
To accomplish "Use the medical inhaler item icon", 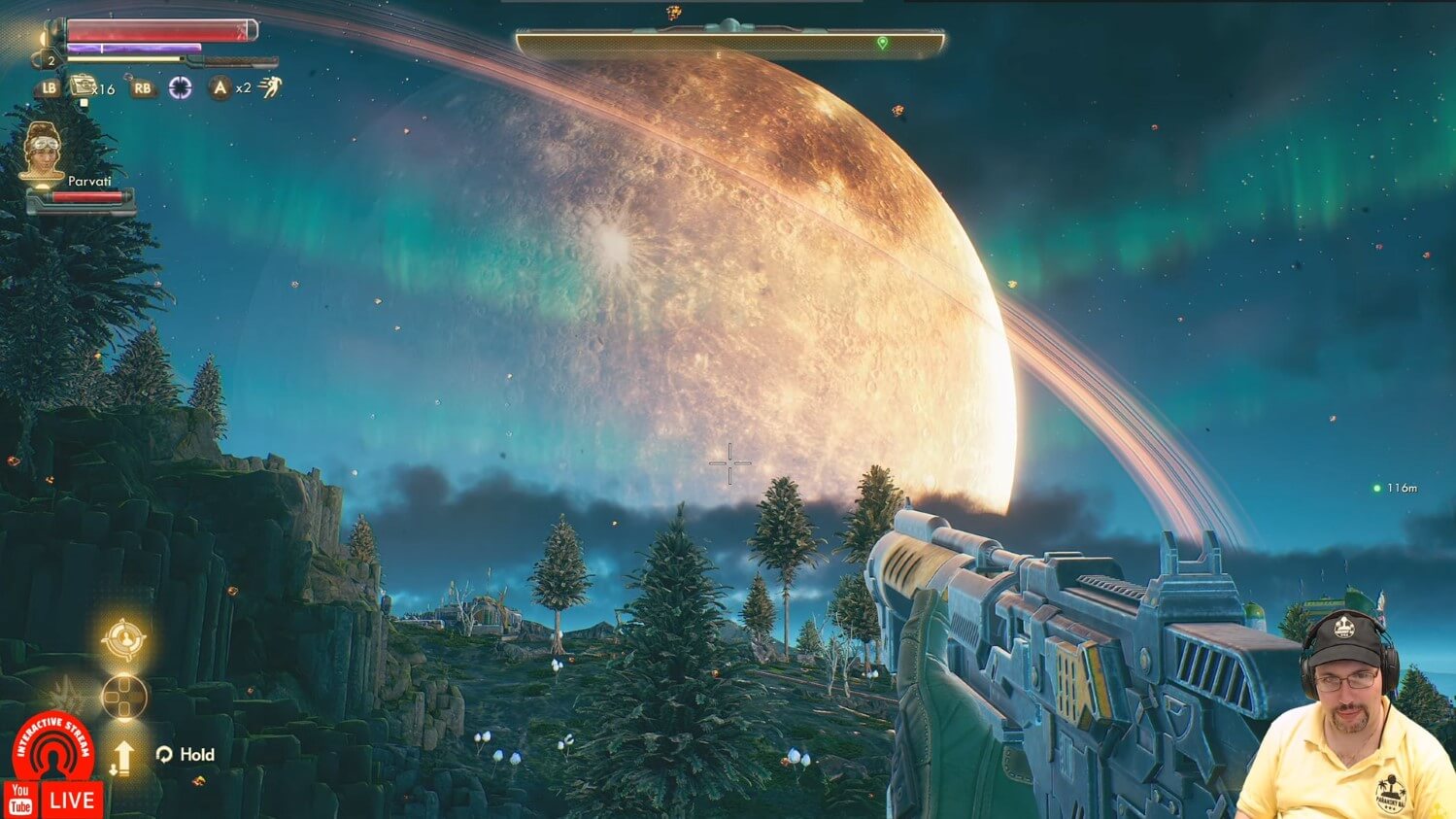I will [84, 86].
